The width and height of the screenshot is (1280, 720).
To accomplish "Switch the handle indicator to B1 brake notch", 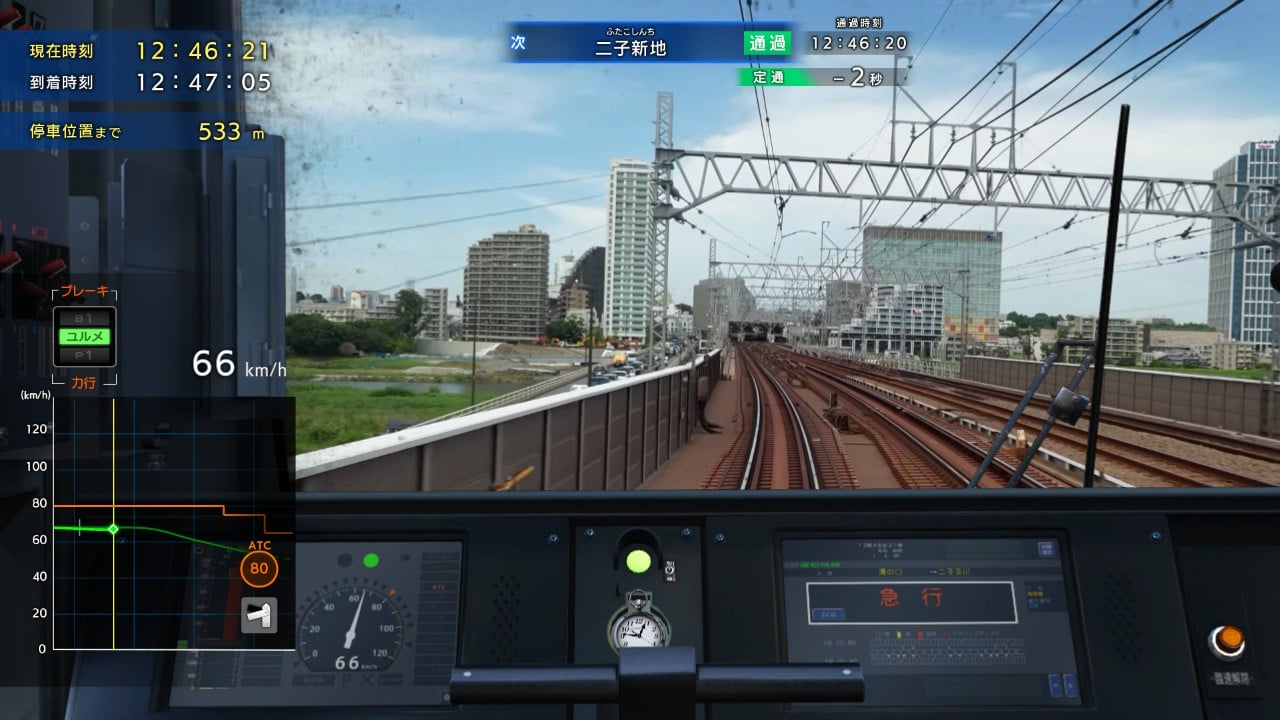I will (84, 319).
